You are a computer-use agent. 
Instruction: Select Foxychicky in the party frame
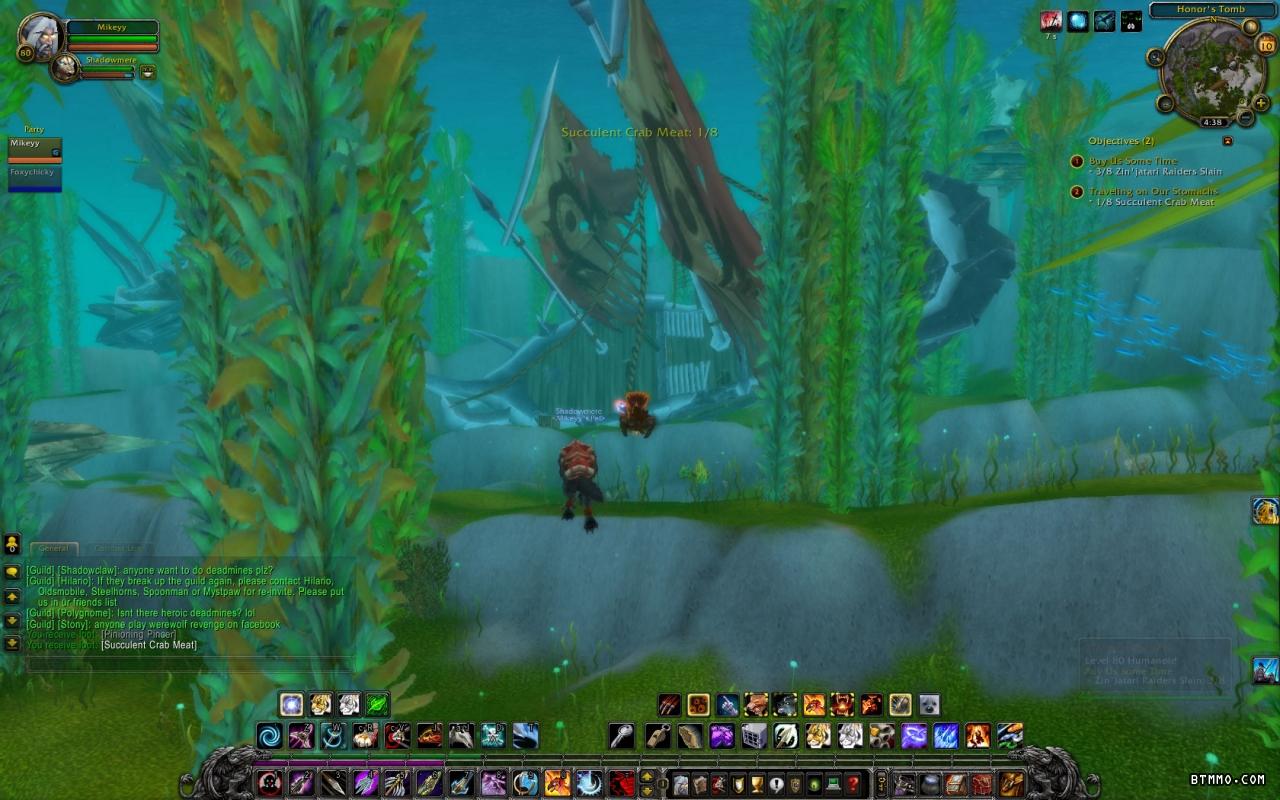click(x=34, y=176)
